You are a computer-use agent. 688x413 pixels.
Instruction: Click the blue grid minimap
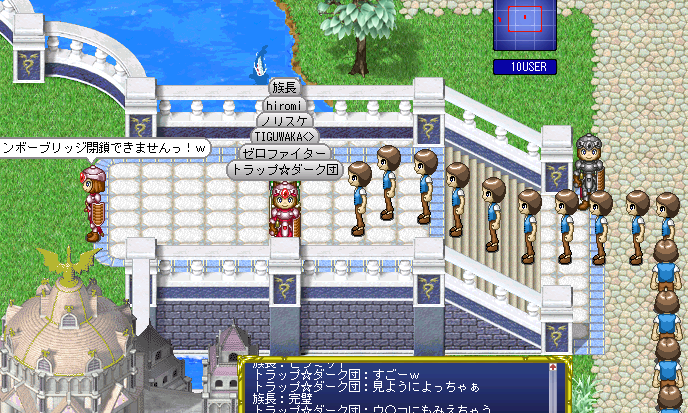[x=525, y=25]
